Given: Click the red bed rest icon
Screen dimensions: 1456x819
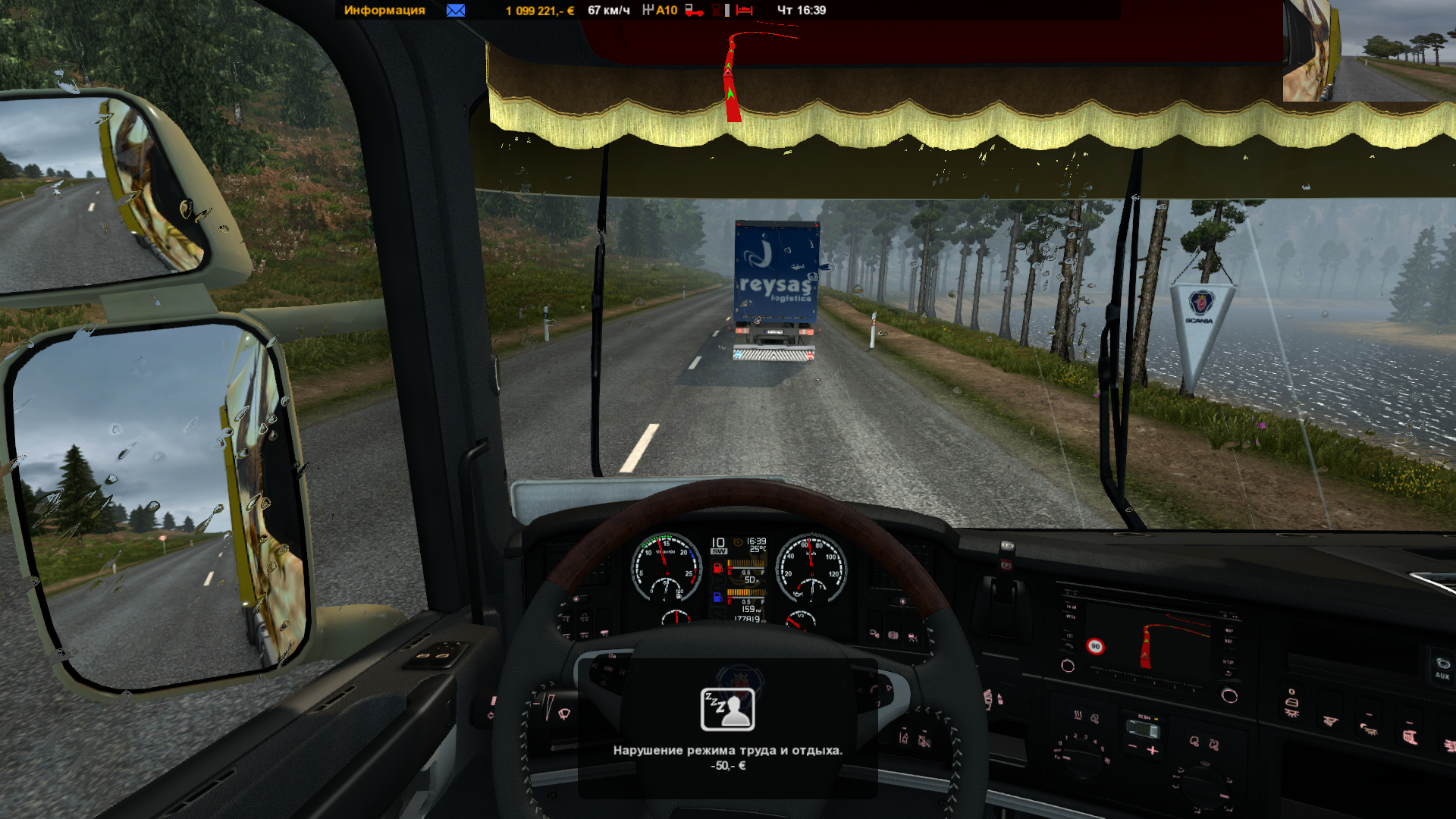Looking at the screenshot, I should (x=744, y=10).
